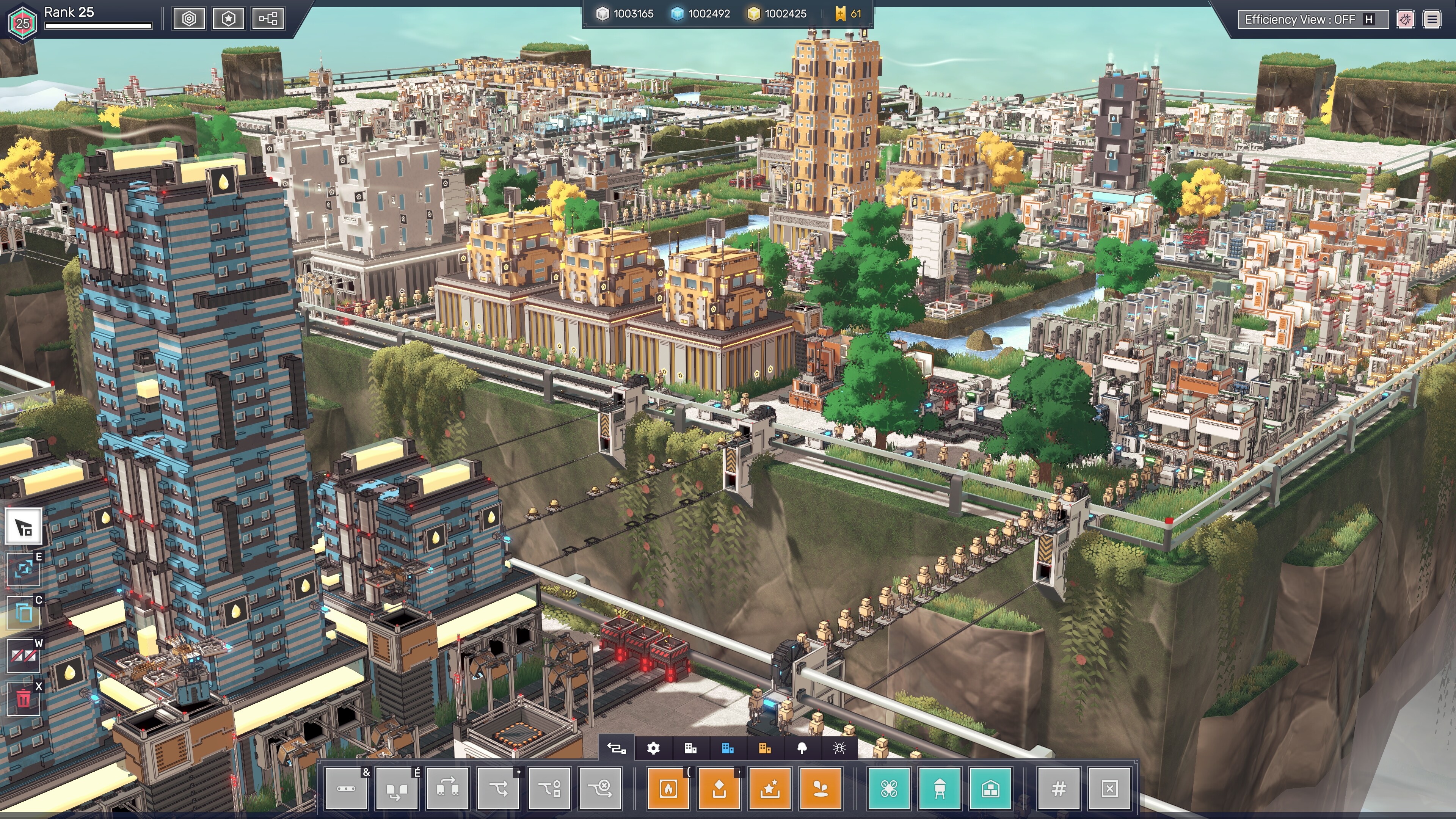1456x819 pixels.
Task: Select the orange flame building item
Action: click(x=668, y=789)
